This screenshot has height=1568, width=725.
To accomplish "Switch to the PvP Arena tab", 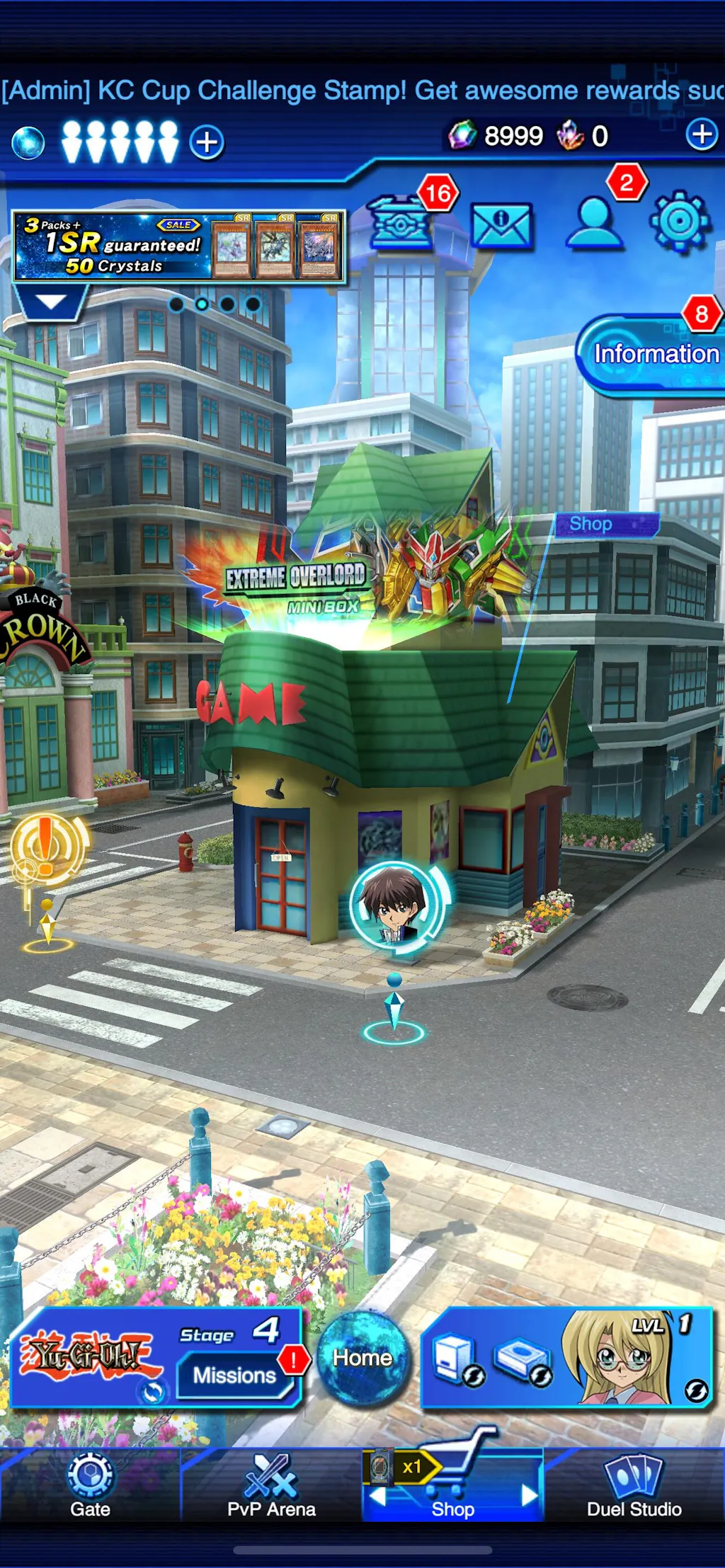I will click(271, 1485).
